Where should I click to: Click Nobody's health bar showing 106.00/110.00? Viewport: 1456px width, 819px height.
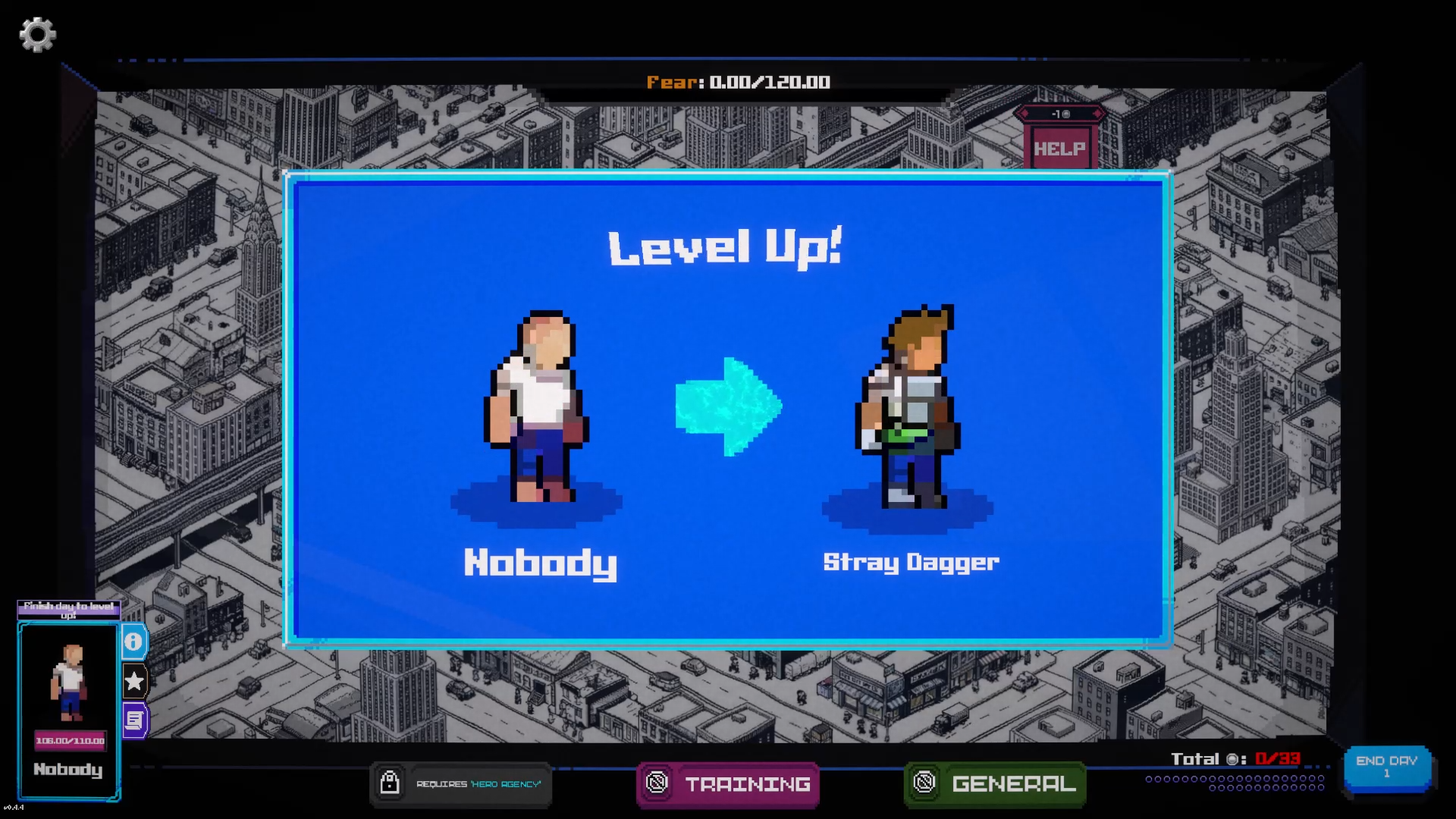point(69,741)
